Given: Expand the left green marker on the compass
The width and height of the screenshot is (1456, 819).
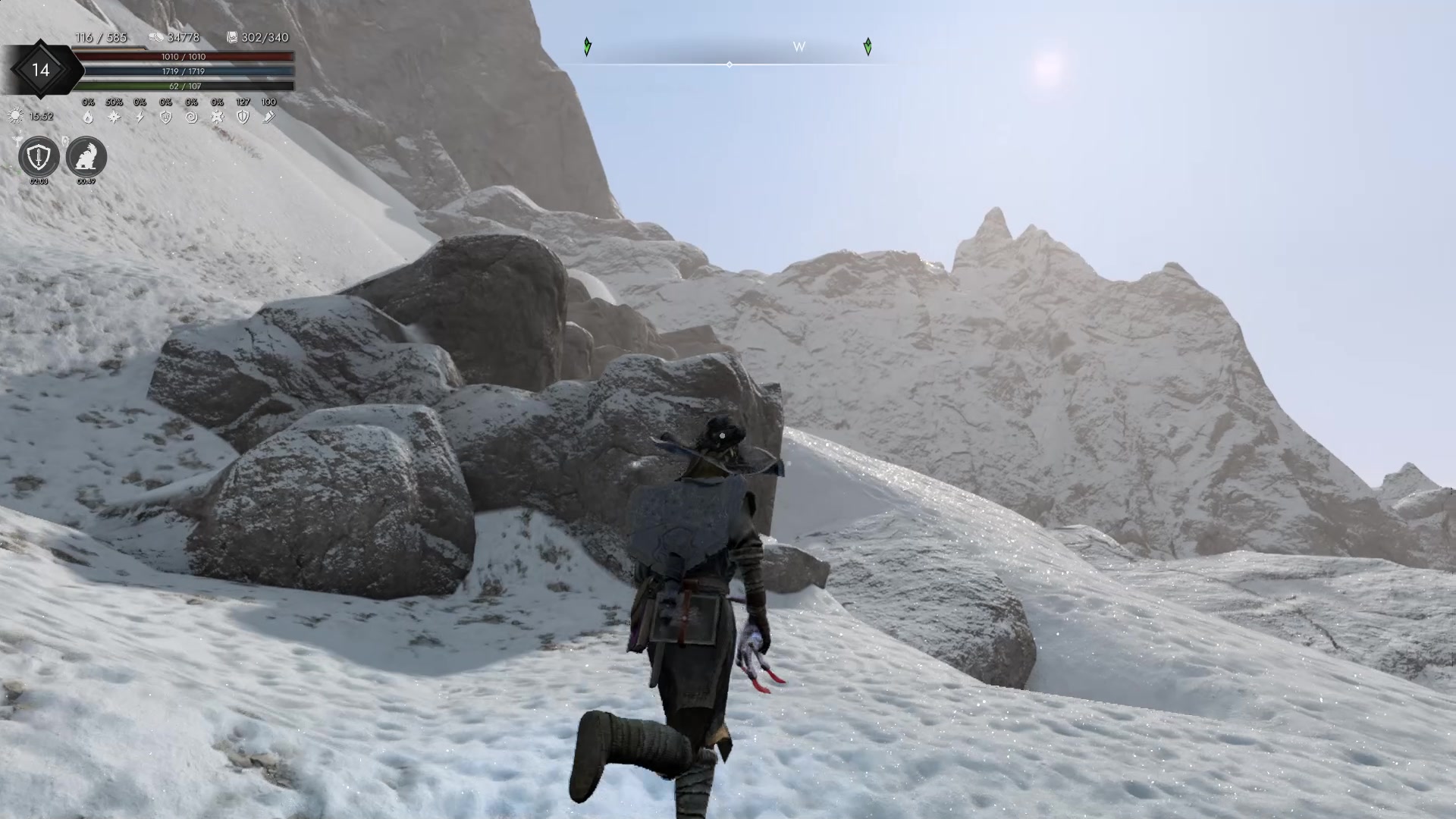Looking at the screenshot, I should 588,47.
